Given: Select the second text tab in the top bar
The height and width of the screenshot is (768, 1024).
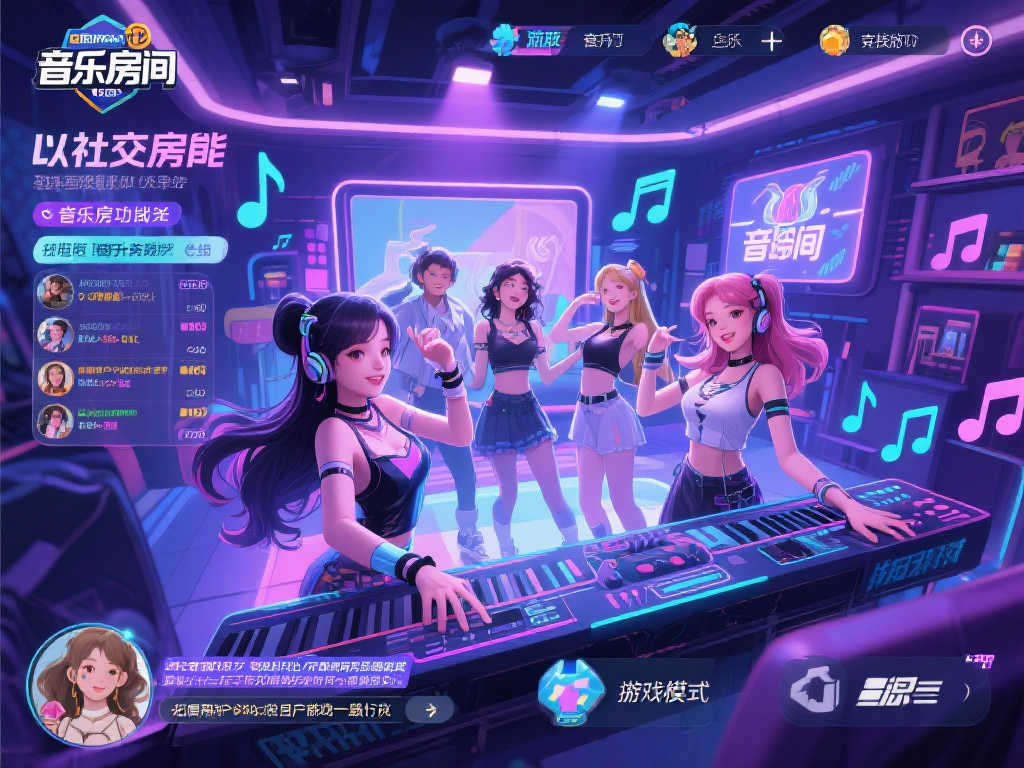Looking at the screenshot, I should (603, 41).
